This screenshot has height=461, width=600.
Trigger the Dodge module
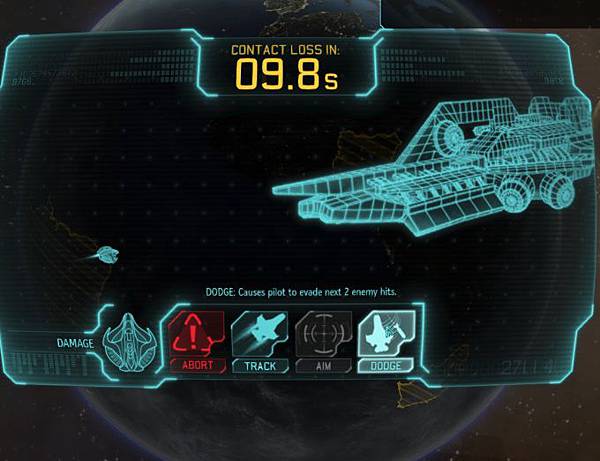tap(385, 339)
